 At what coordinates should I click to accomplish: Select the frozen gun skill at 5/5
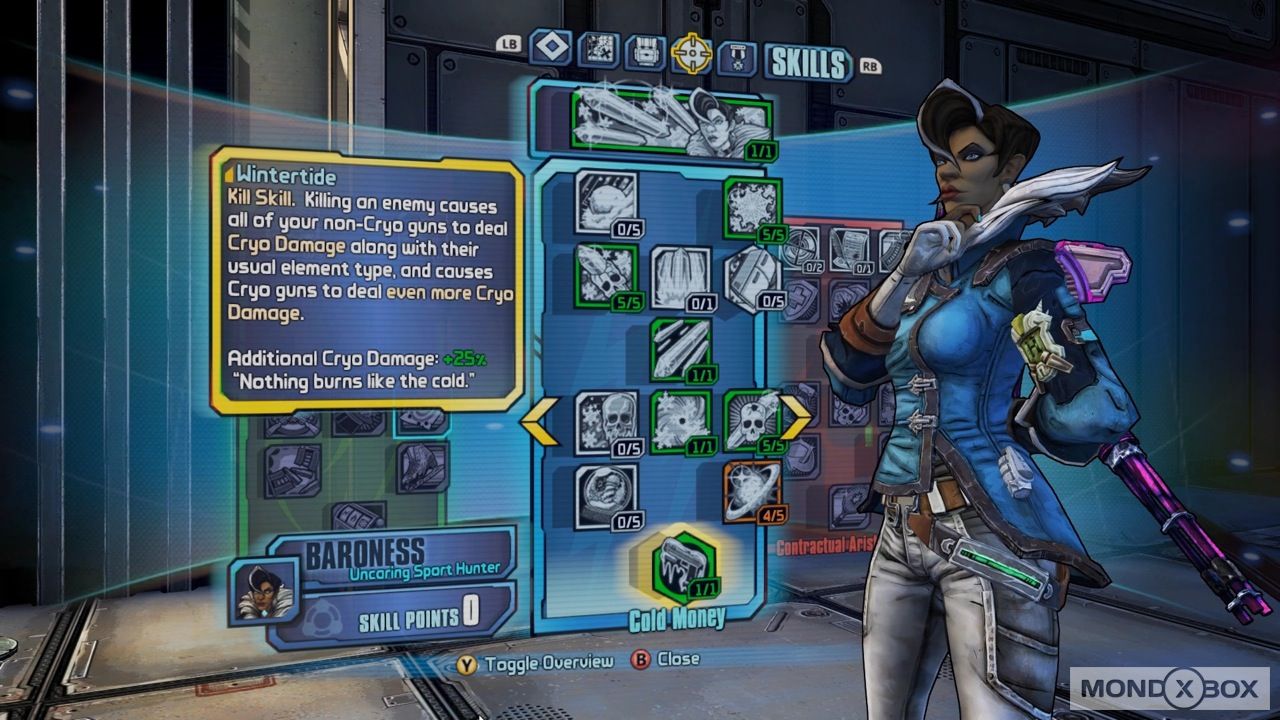point(606,275)
